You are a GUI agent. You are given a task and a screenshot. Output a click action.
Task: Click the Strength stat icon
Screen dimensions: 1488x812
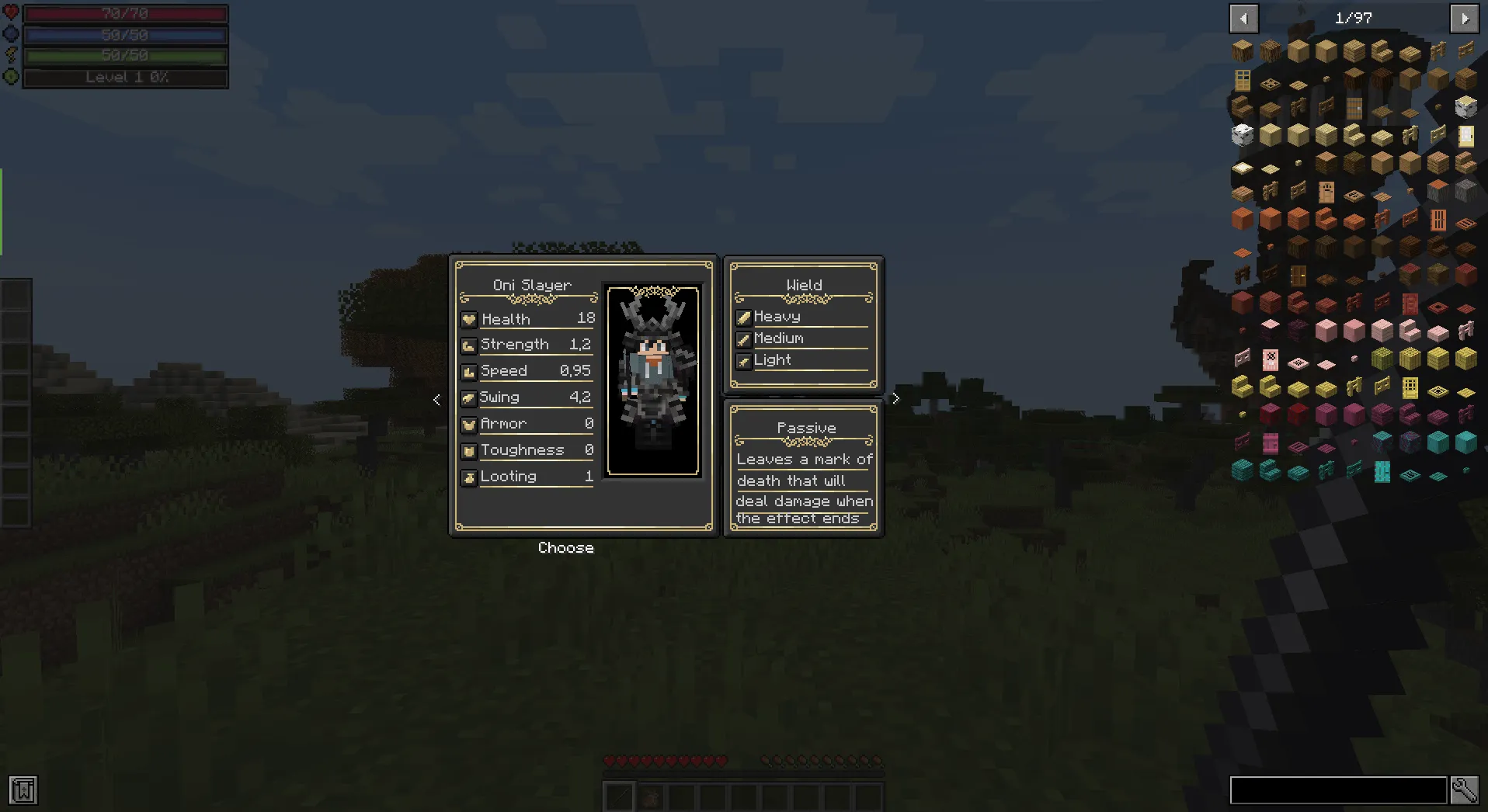(x=469, y=345)
